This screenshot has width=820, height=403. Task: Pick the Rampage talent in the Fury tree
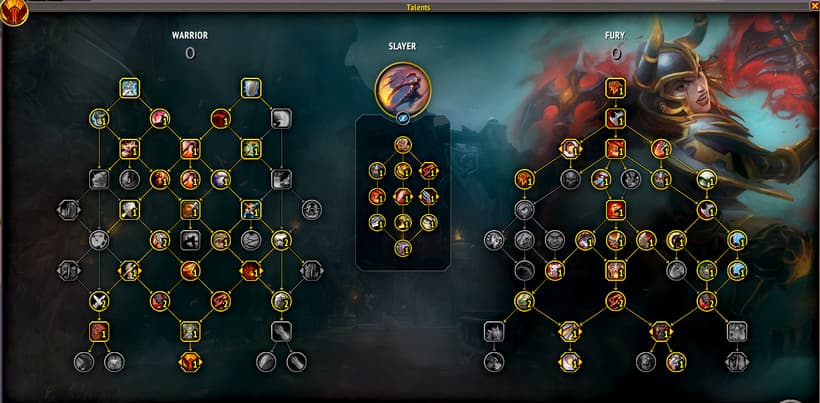click(x=615, y=149)
